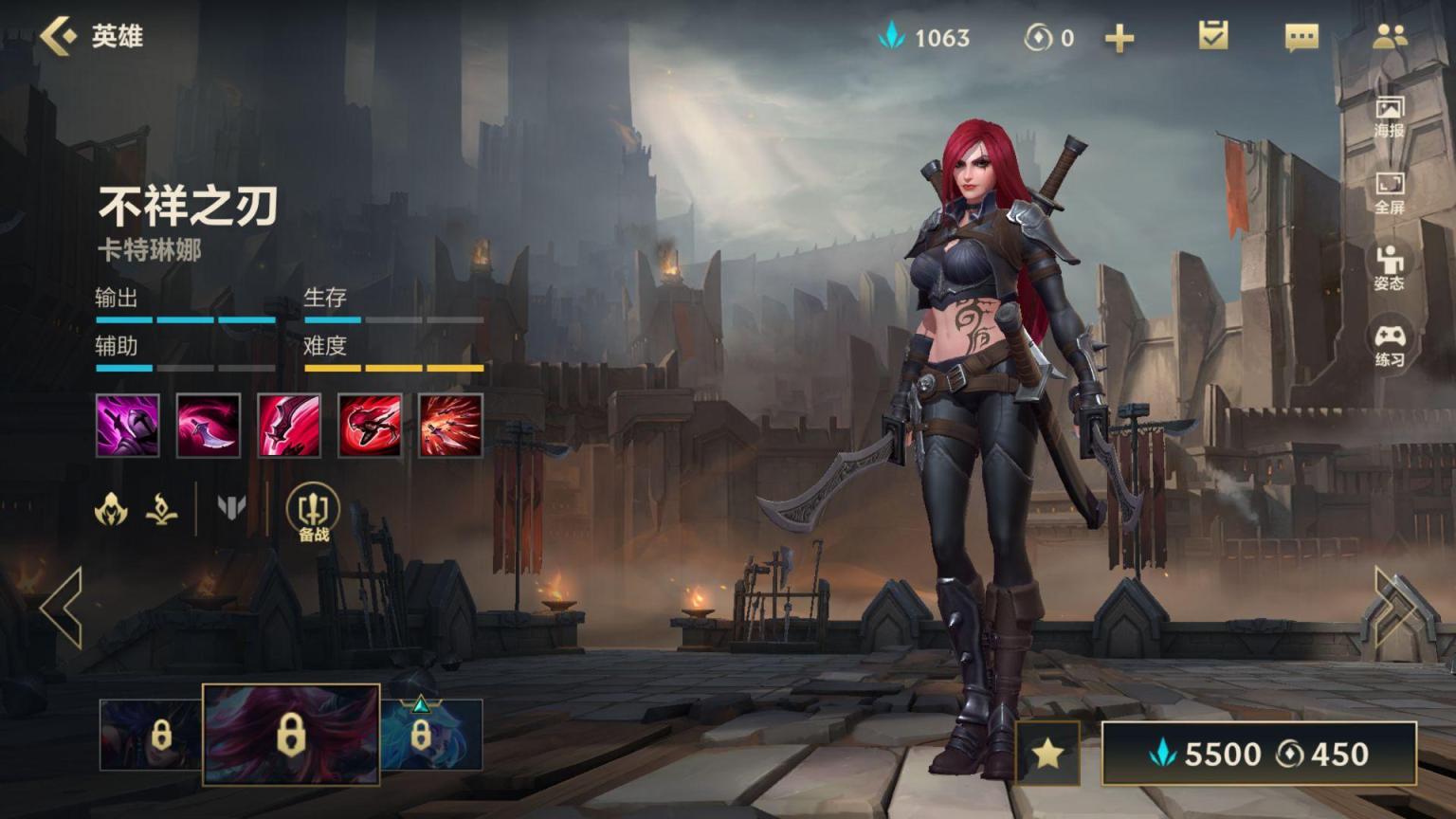The width and height of the screenshot is (1456, 819).
Task: Open the 姿态 pose options
Action: click(x=1389, y=268)
